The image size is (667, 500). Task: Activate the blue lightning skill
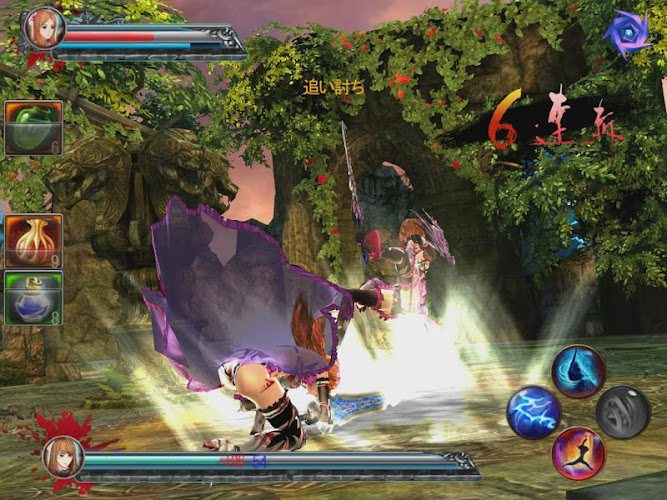tap(532, 412)
